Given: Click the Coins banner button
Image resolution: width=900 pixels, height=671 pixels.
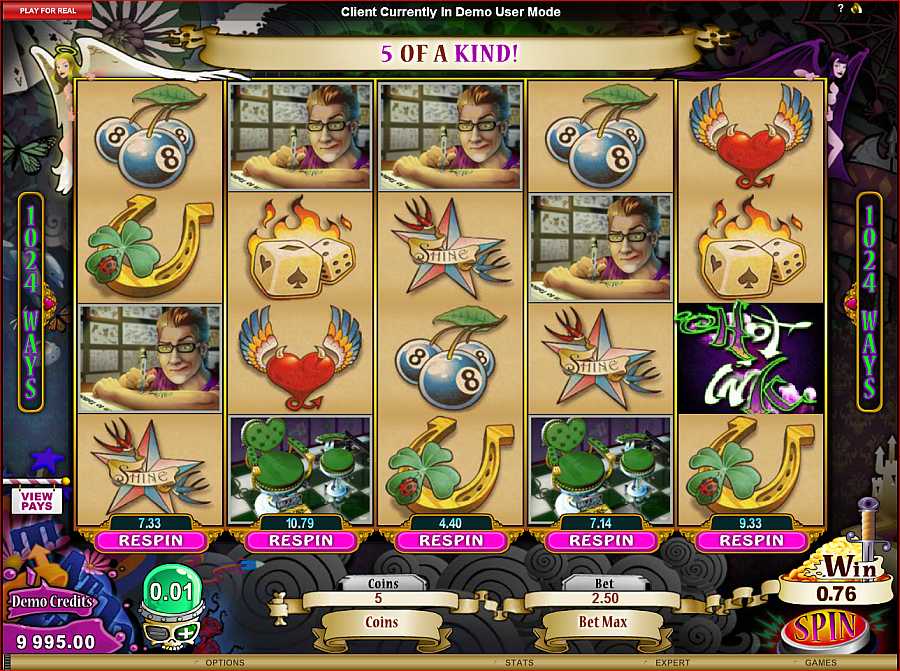Looking at the screenshot, I should 381,622.
